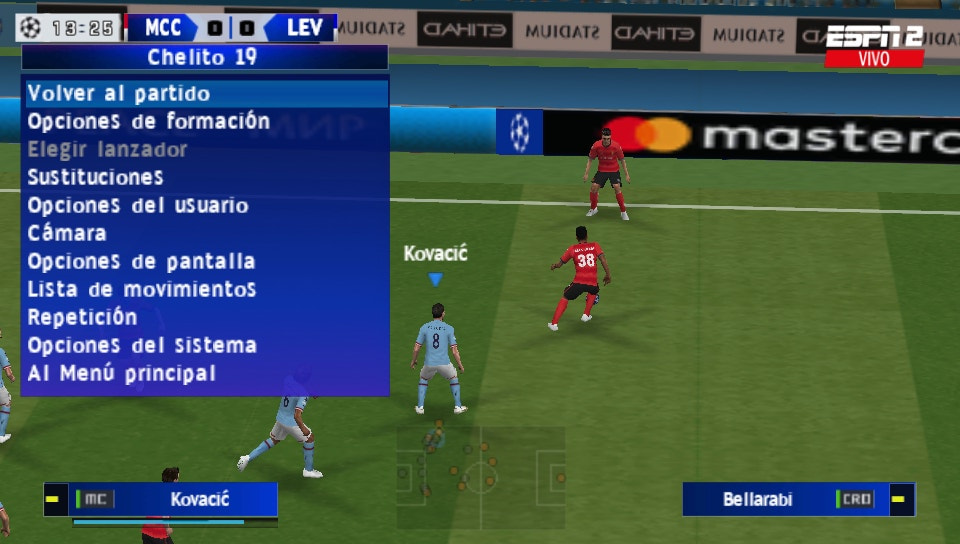960x544 pixels.
Task: Choose Repetición to watch the replay
Action: pyautogui.click(x=82, y=318)
